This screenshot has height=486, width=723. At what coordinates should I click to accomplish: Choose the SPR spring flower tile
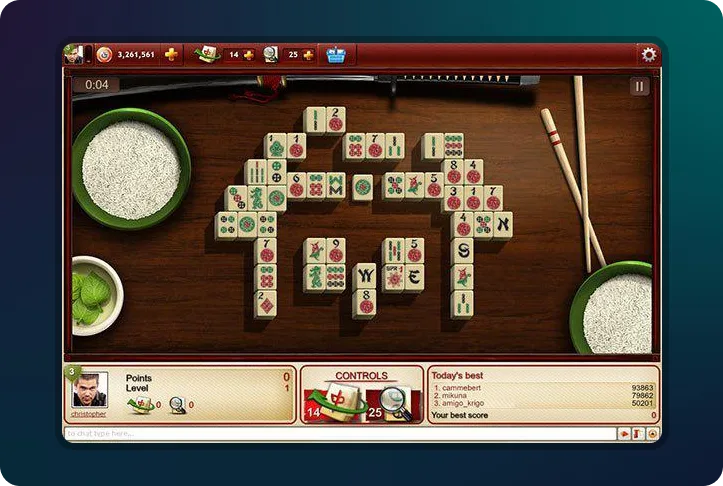click(x=391, y=275)
